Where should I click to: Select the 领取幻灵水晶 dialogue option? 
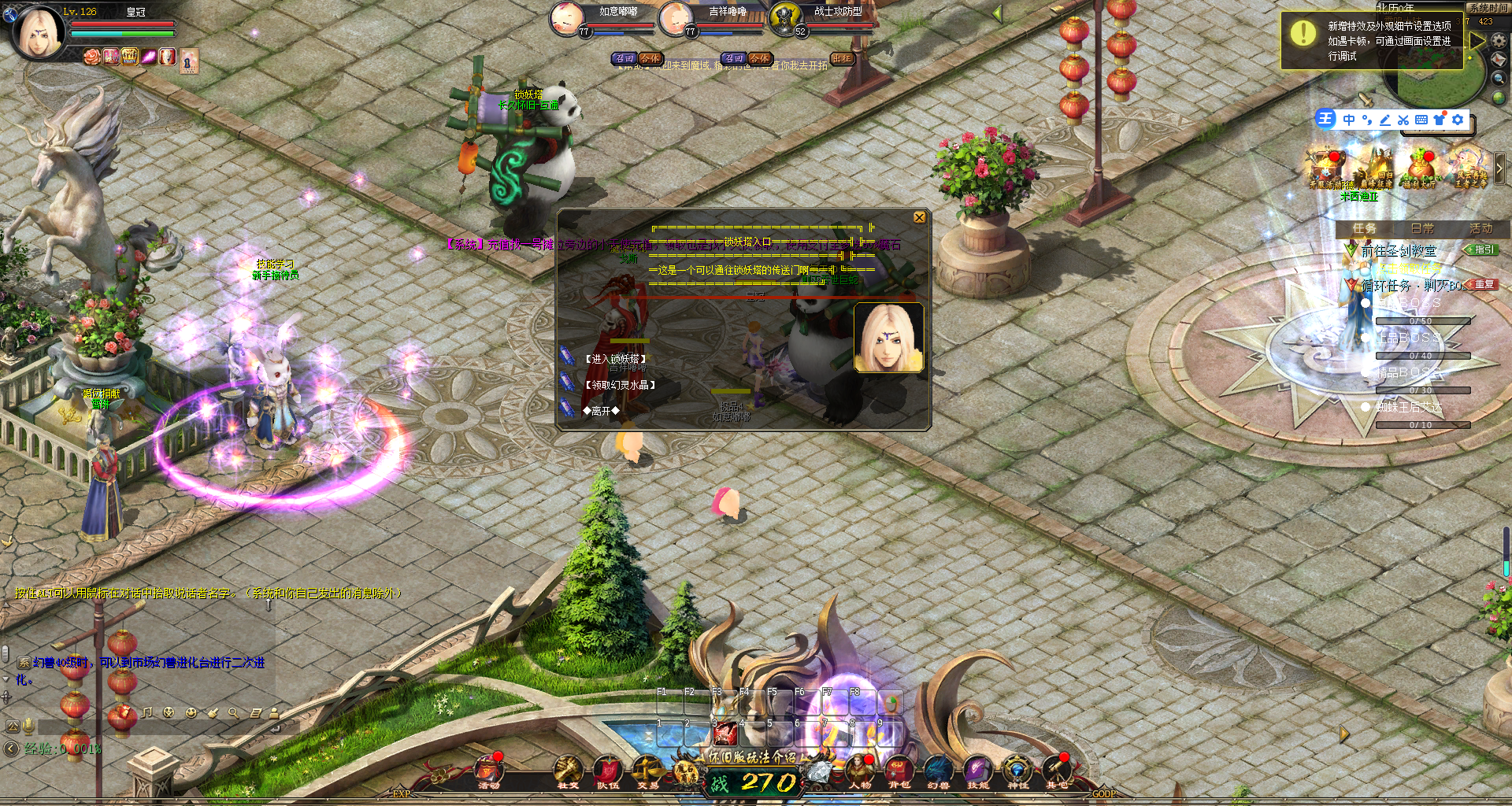click(x=620, y=385)
